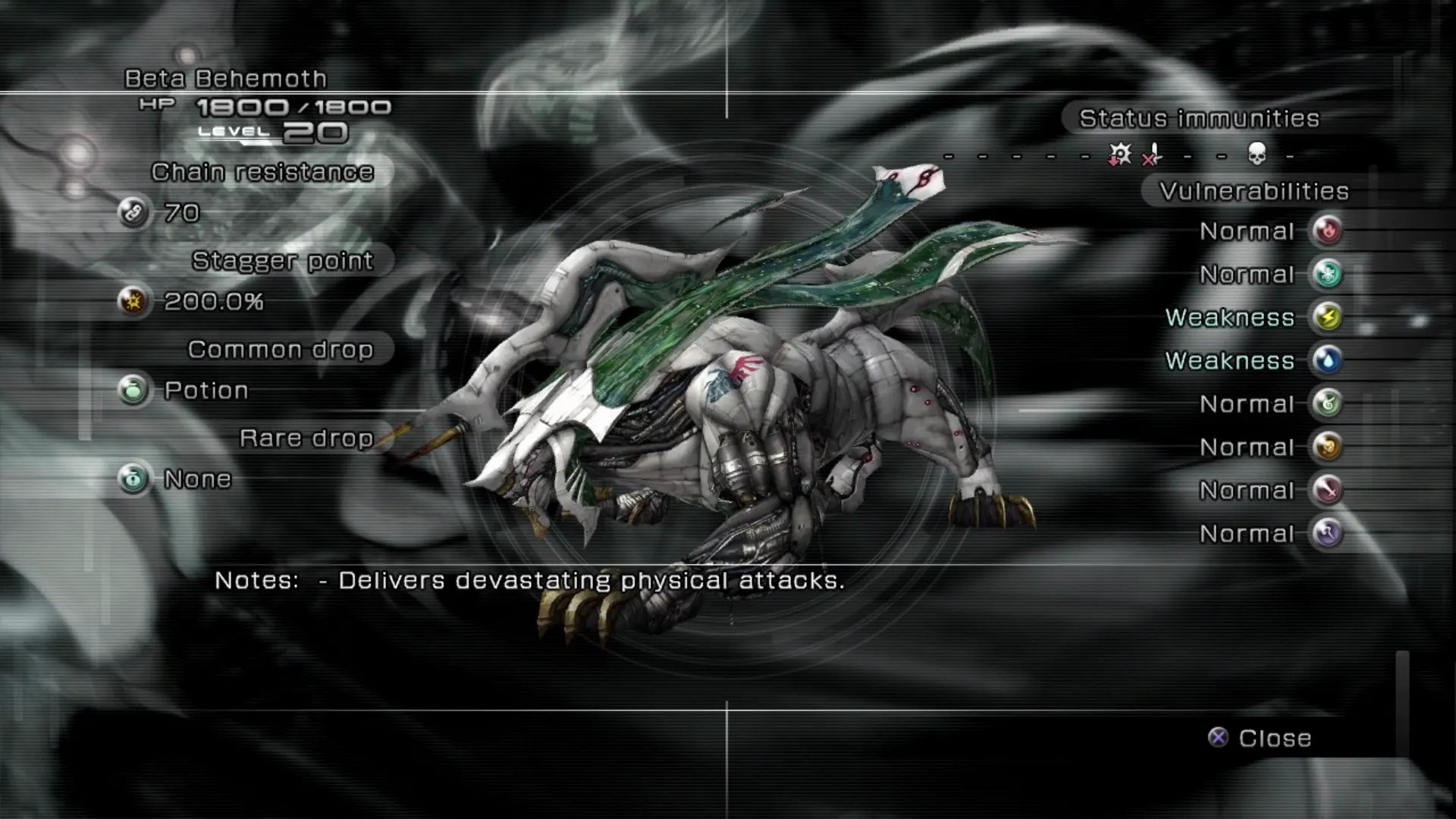Select the ice vulnerability icon
1456x819 pixels.
coord(1328,274)
